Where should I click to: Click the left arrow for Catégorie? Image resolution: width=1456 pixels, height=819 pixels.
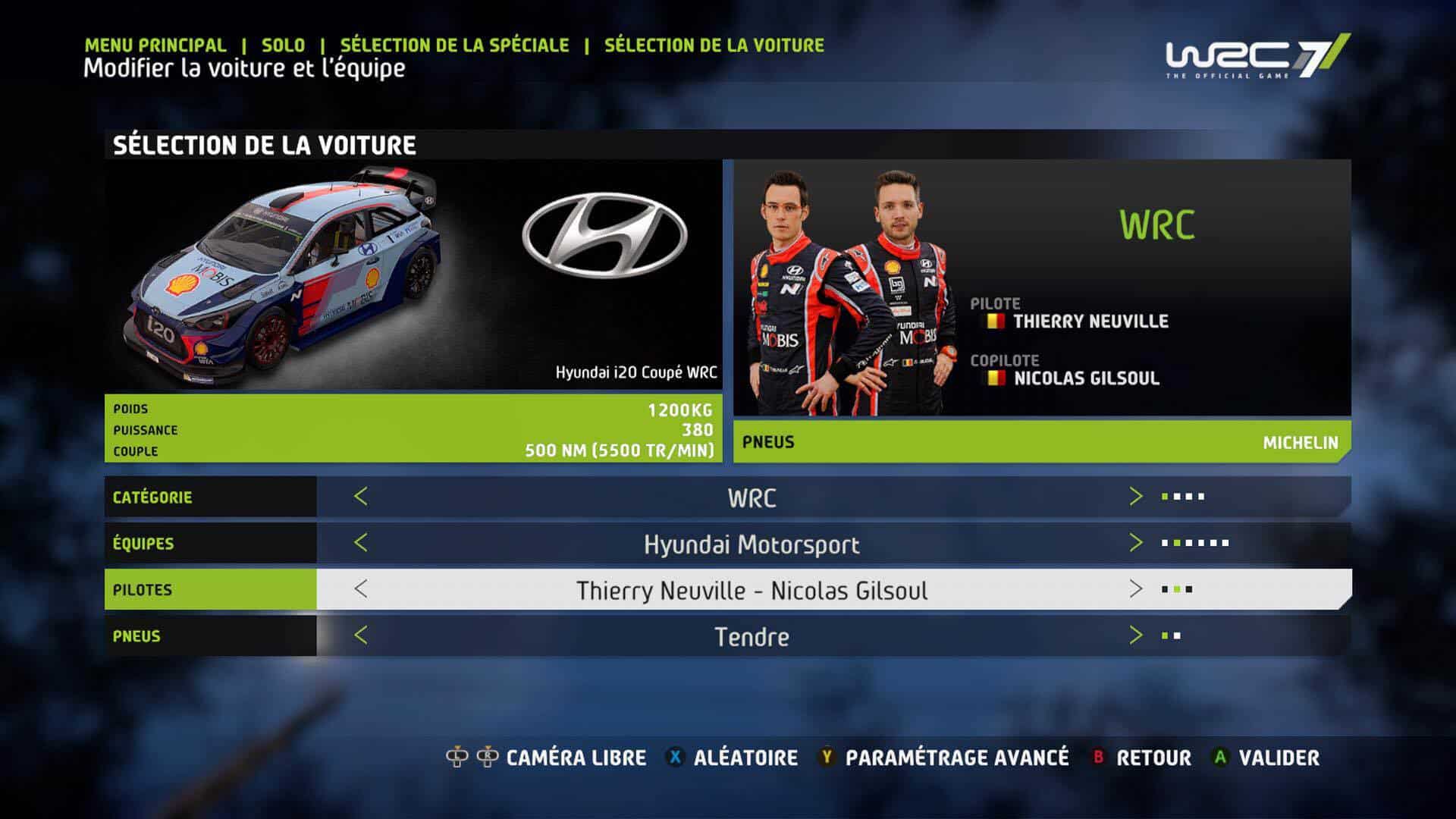coord(361,497)
